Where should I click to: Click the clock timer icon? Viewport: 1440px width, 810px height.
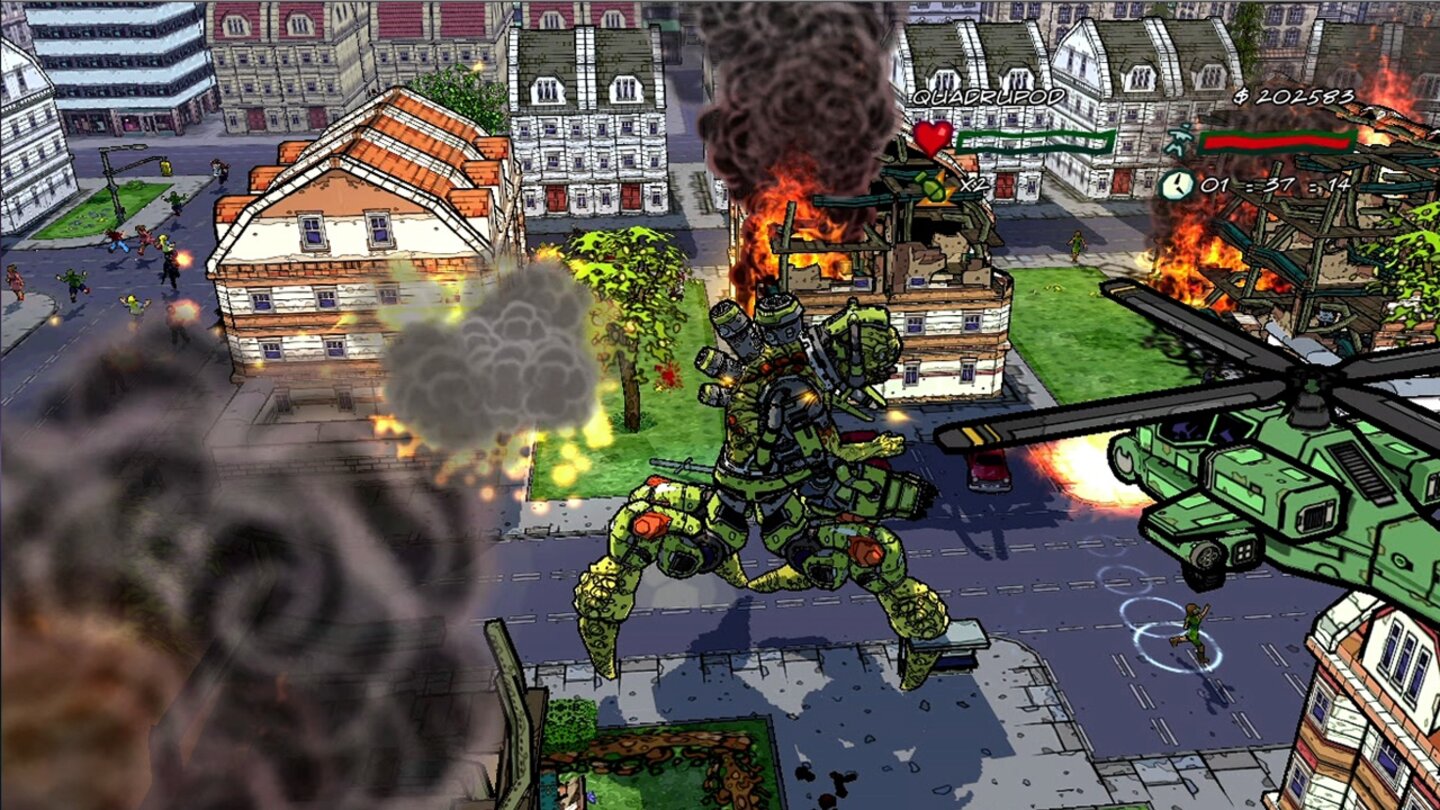point(1178,187)
